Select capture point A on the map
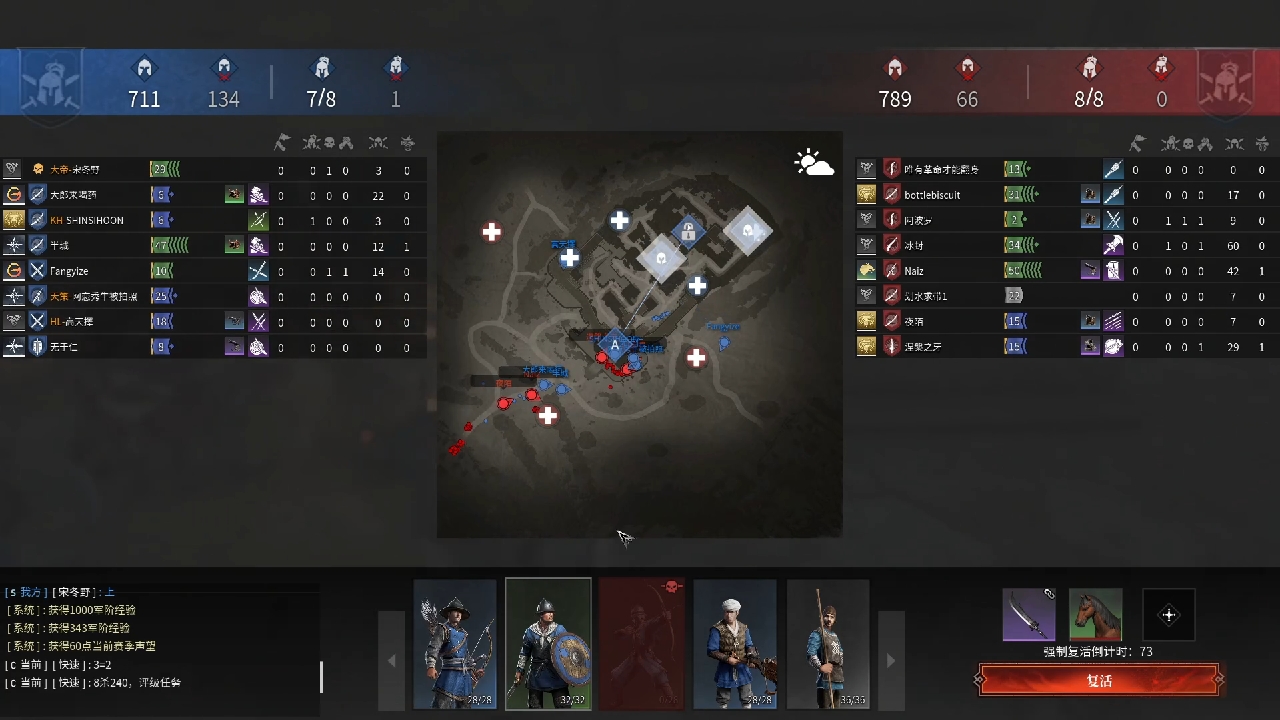 tap(616, 346)
